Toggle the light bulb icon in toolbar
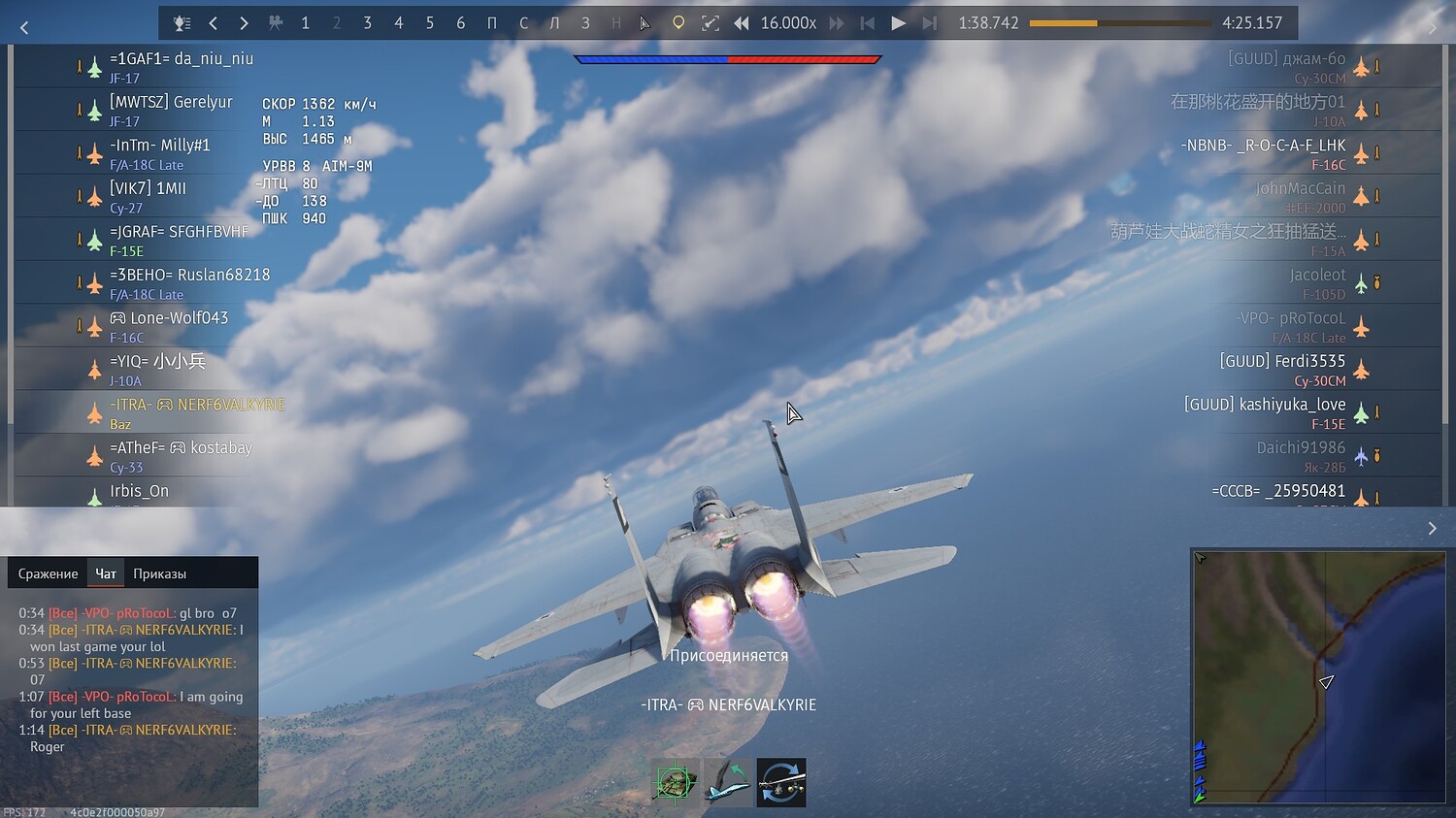 678,23
